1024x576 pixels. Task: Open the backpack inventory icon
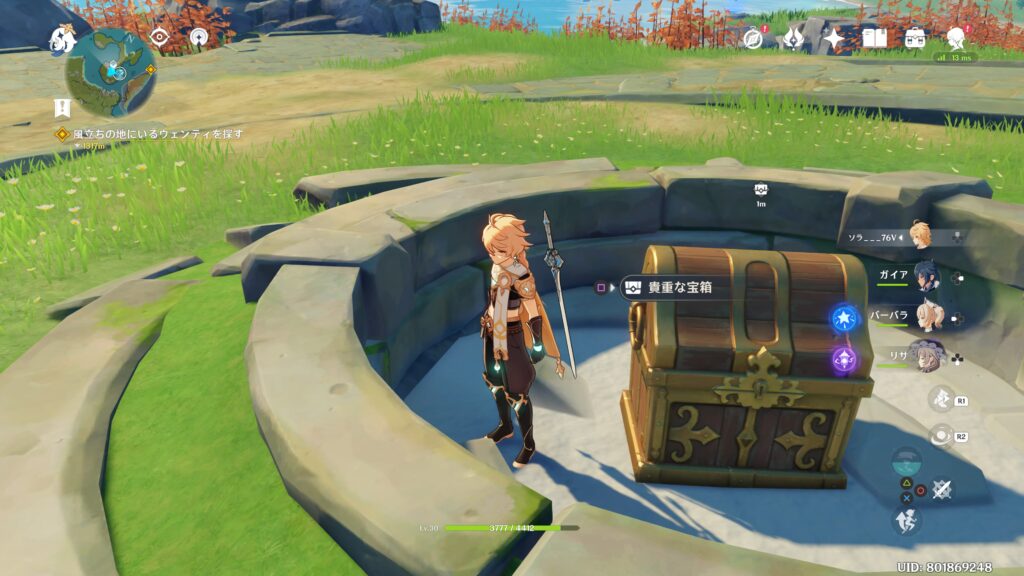[915, 38]
